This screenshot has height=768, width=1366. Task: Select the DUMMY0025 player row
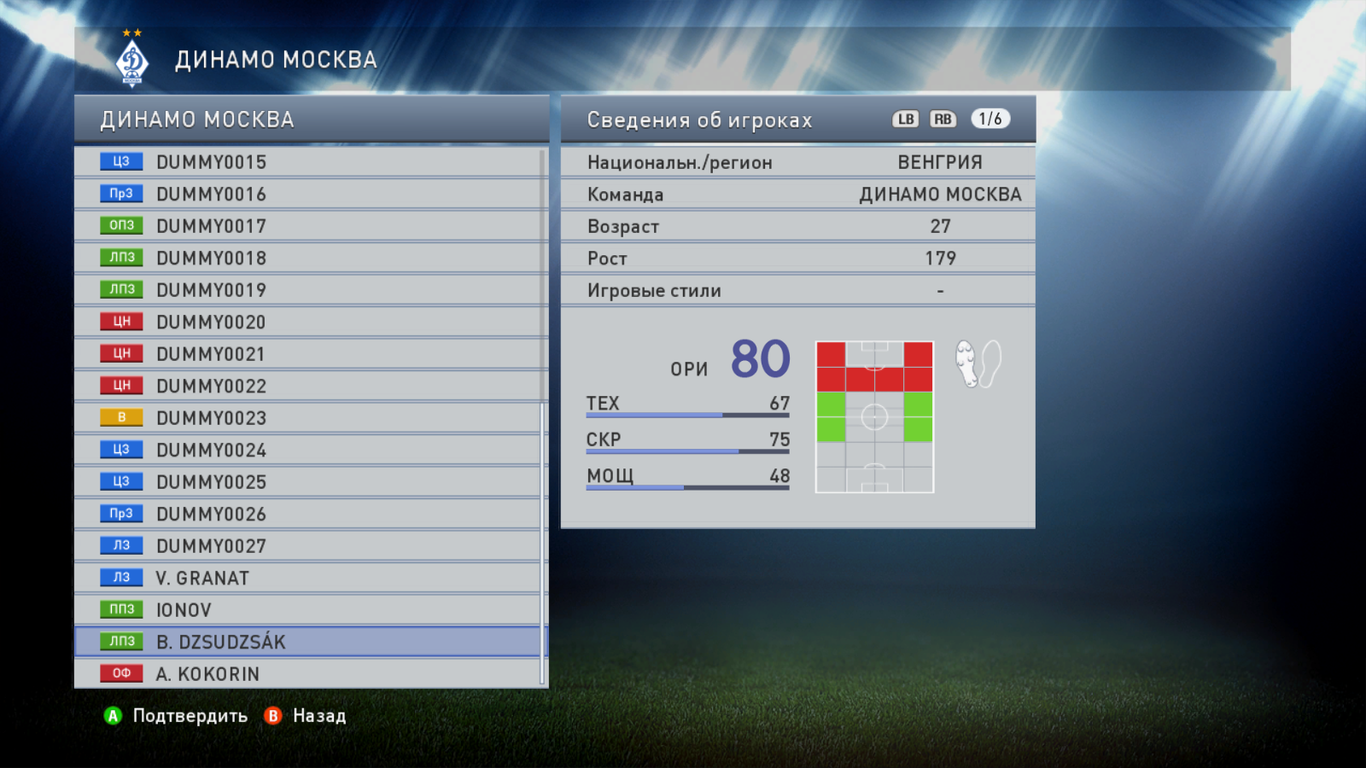pos(310,482)
